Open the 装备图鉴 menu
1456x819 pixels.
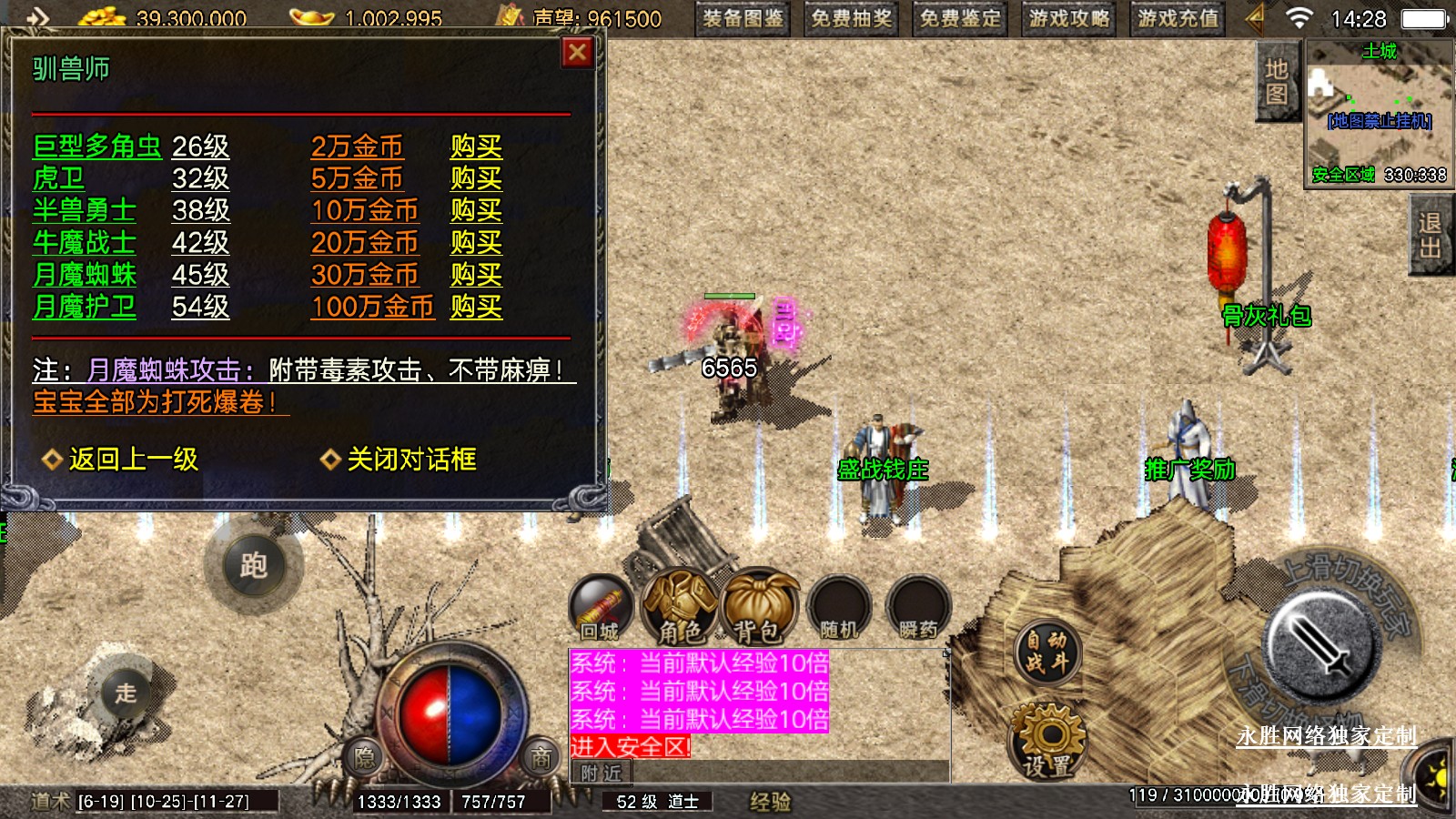pyautogui.click(x=743, y=18)
